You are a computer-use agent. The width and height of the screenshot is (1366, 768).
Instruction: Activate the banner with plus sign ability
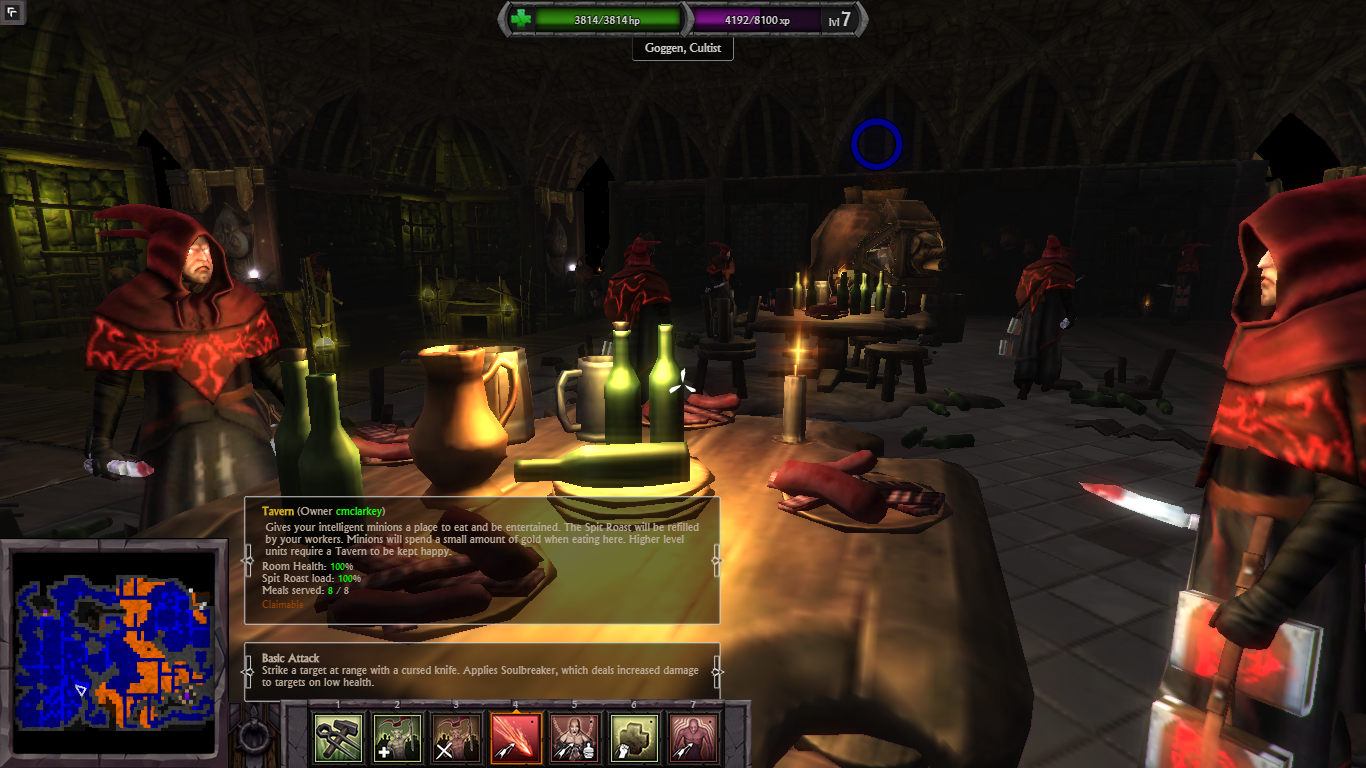[398, 738]
